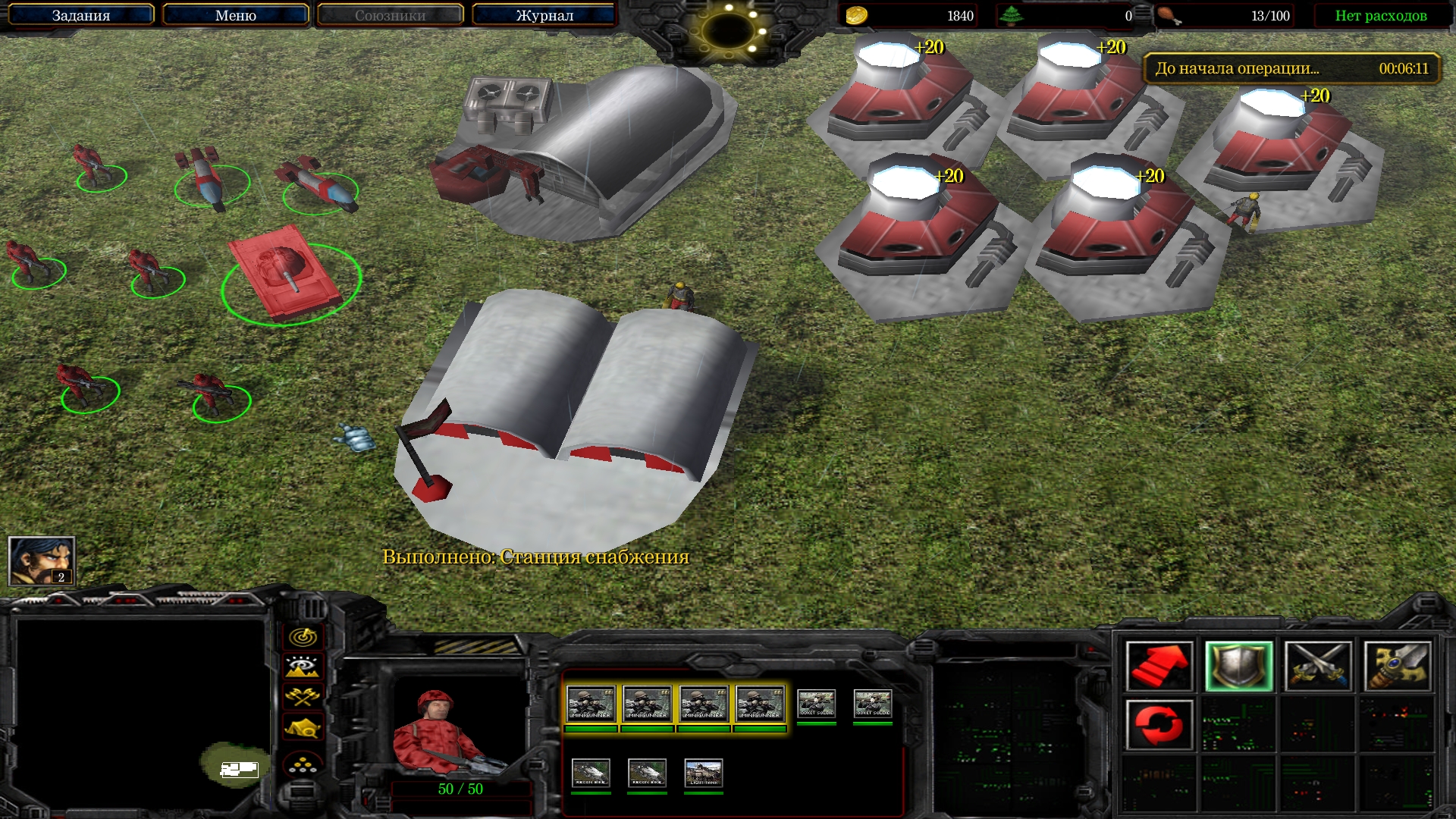The height and width of the screenshot is (819, 1456).
Task: Toggle ally color mode (crossed axes icon)
Action: click(x=303, y=697)
